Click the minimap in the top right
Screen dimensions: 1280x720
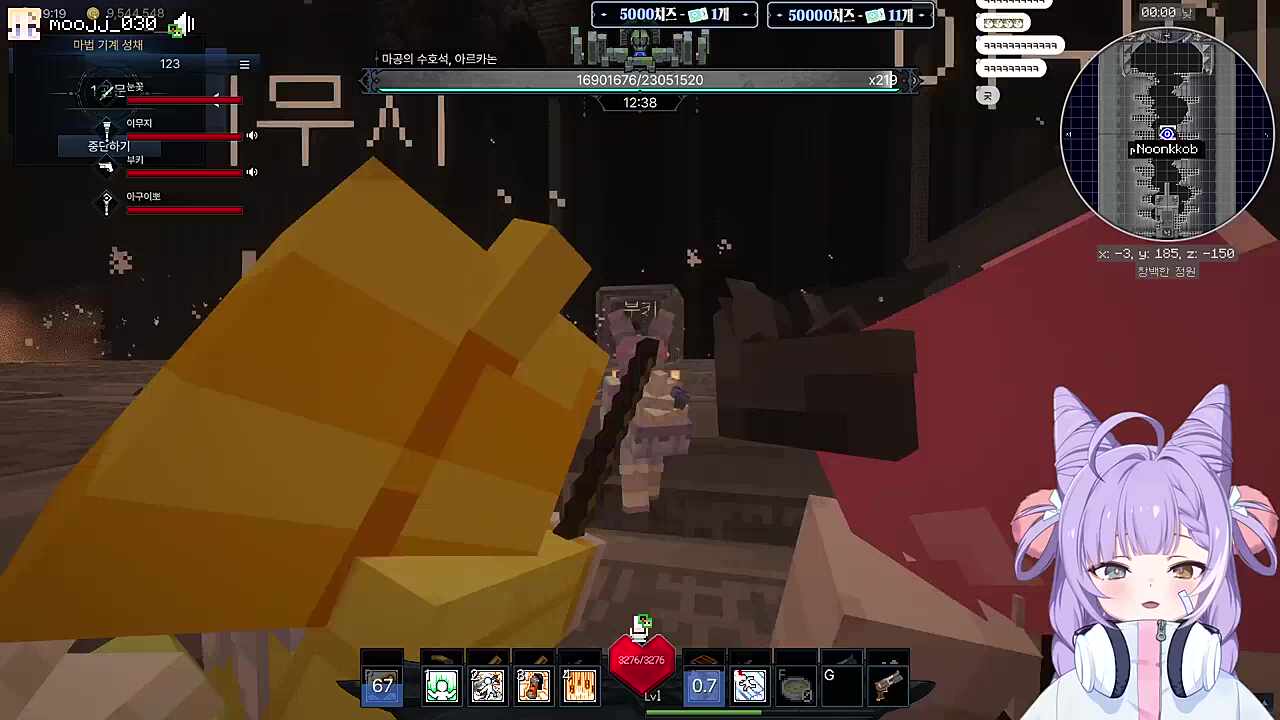tap(1168, 135)
